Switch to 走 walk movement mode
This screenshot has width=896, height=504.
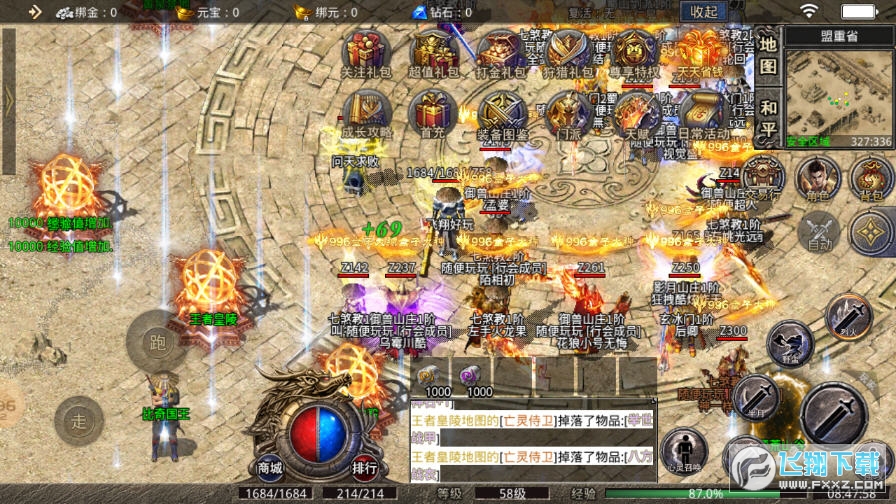(x=79, y=421)
